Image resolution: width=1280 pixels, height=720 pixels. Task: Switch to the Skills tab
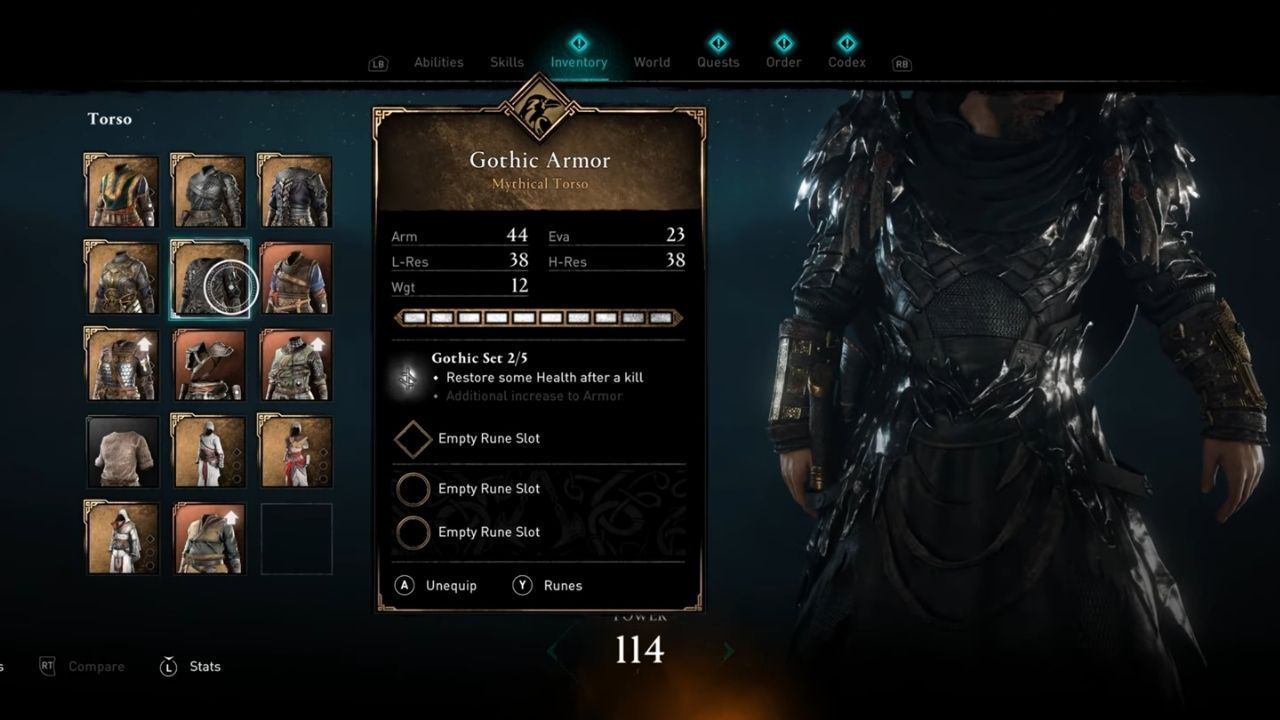click(506, 62)
